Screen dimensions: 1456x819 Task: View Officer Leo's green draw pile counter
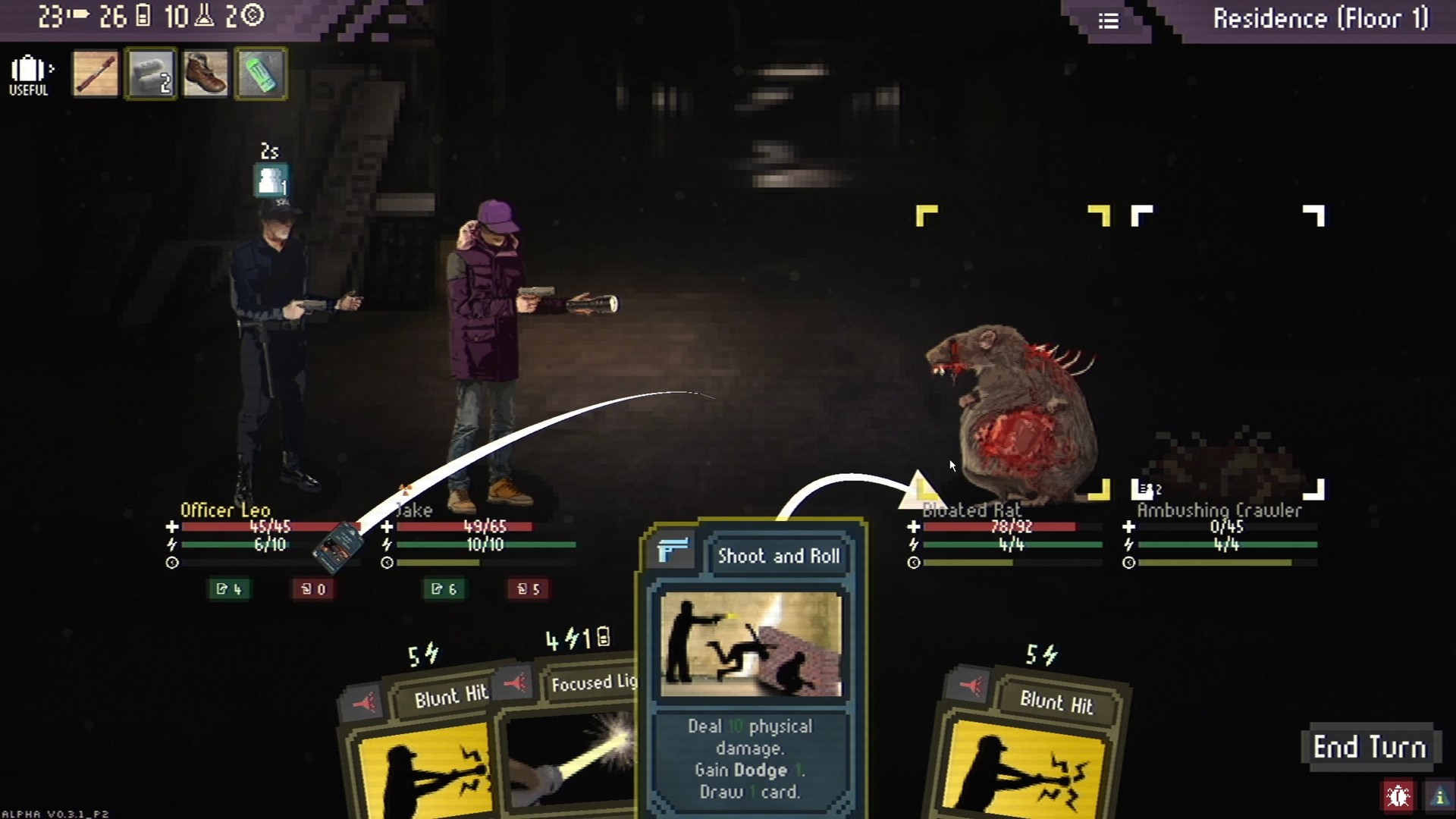(228, 589)
